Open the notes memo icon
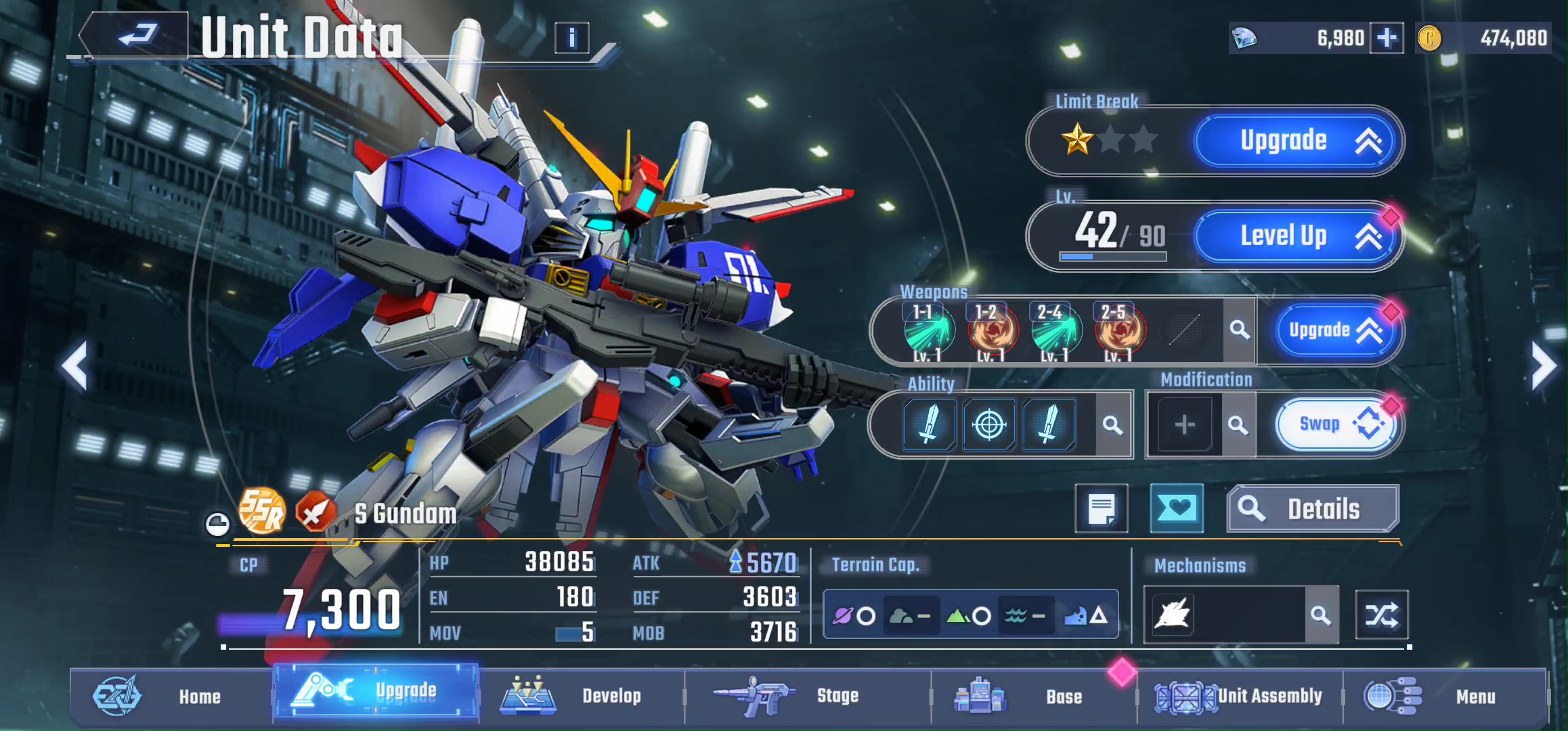This screenshot has width=1568, height=731. [x=1102, y=509]
